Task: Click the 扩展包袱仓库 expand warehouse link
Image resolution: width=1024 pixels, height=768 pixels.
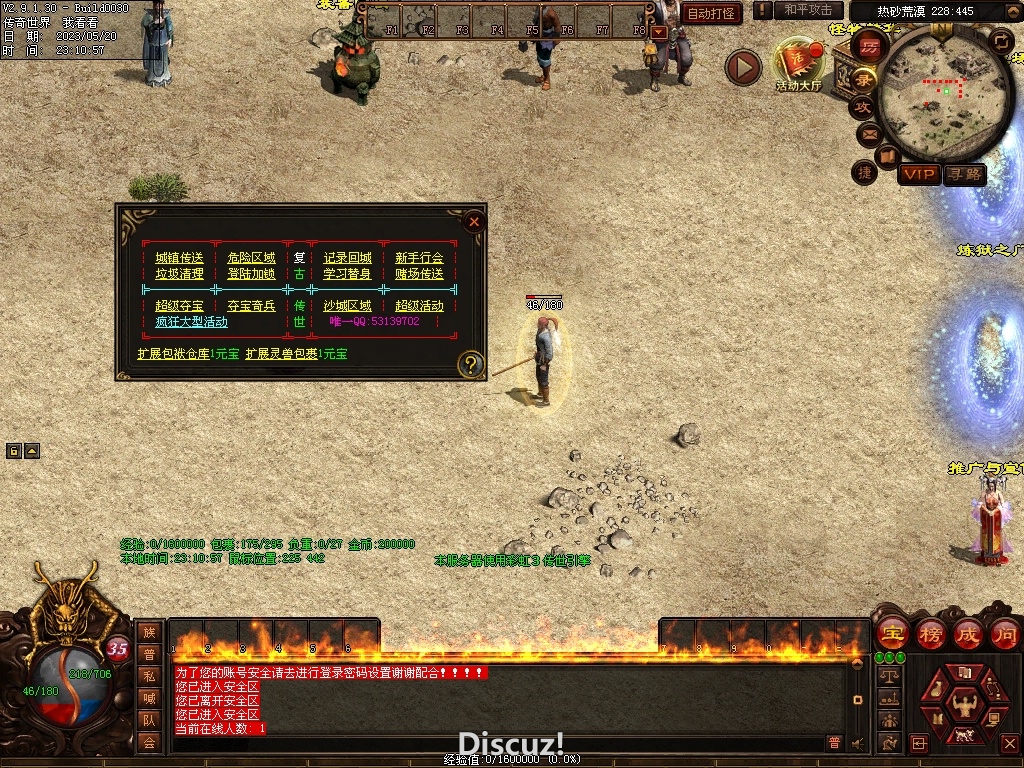Action: 173,354
